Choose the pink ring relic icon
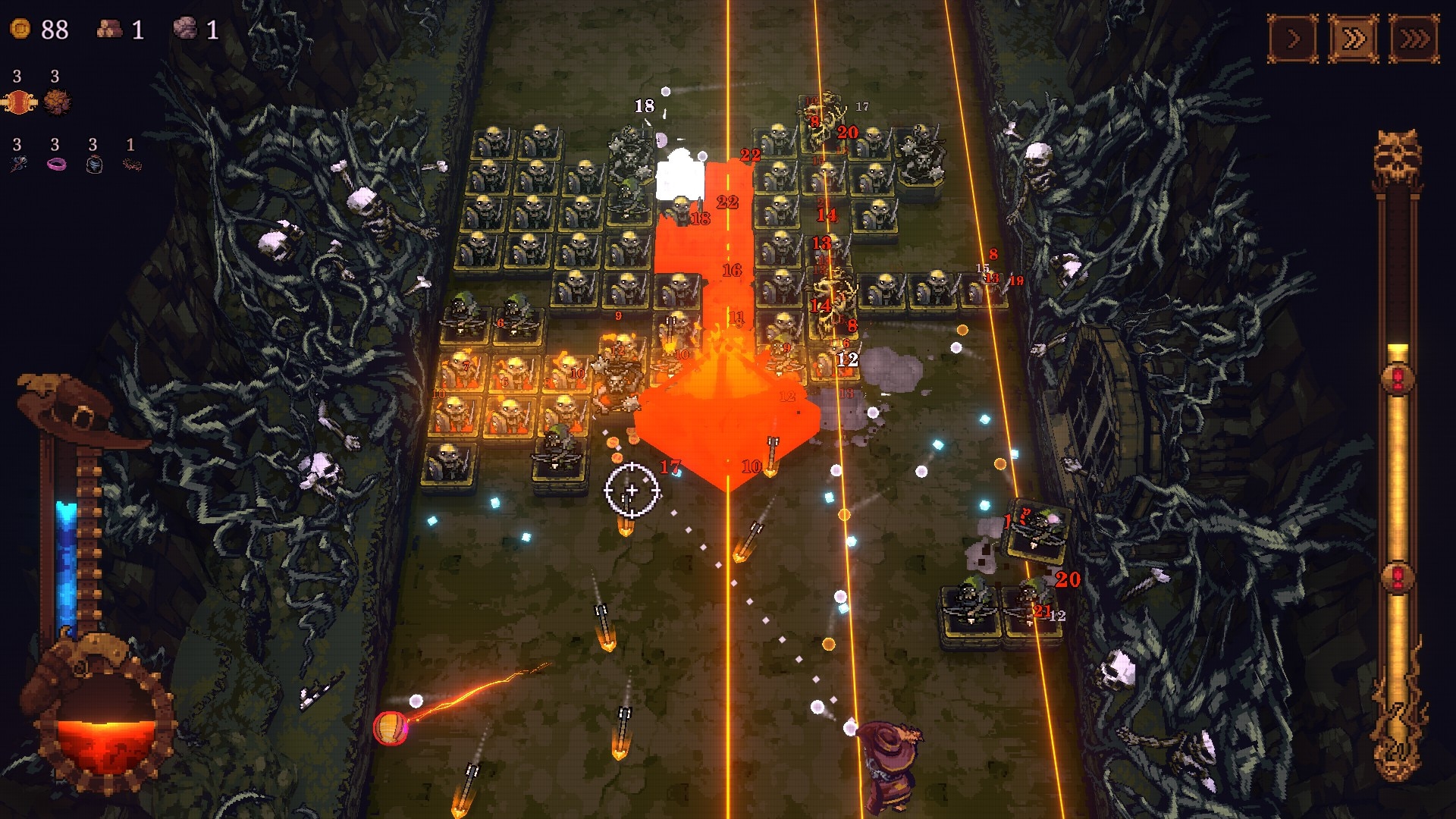 pyautogui.click(x=56, y=164)
